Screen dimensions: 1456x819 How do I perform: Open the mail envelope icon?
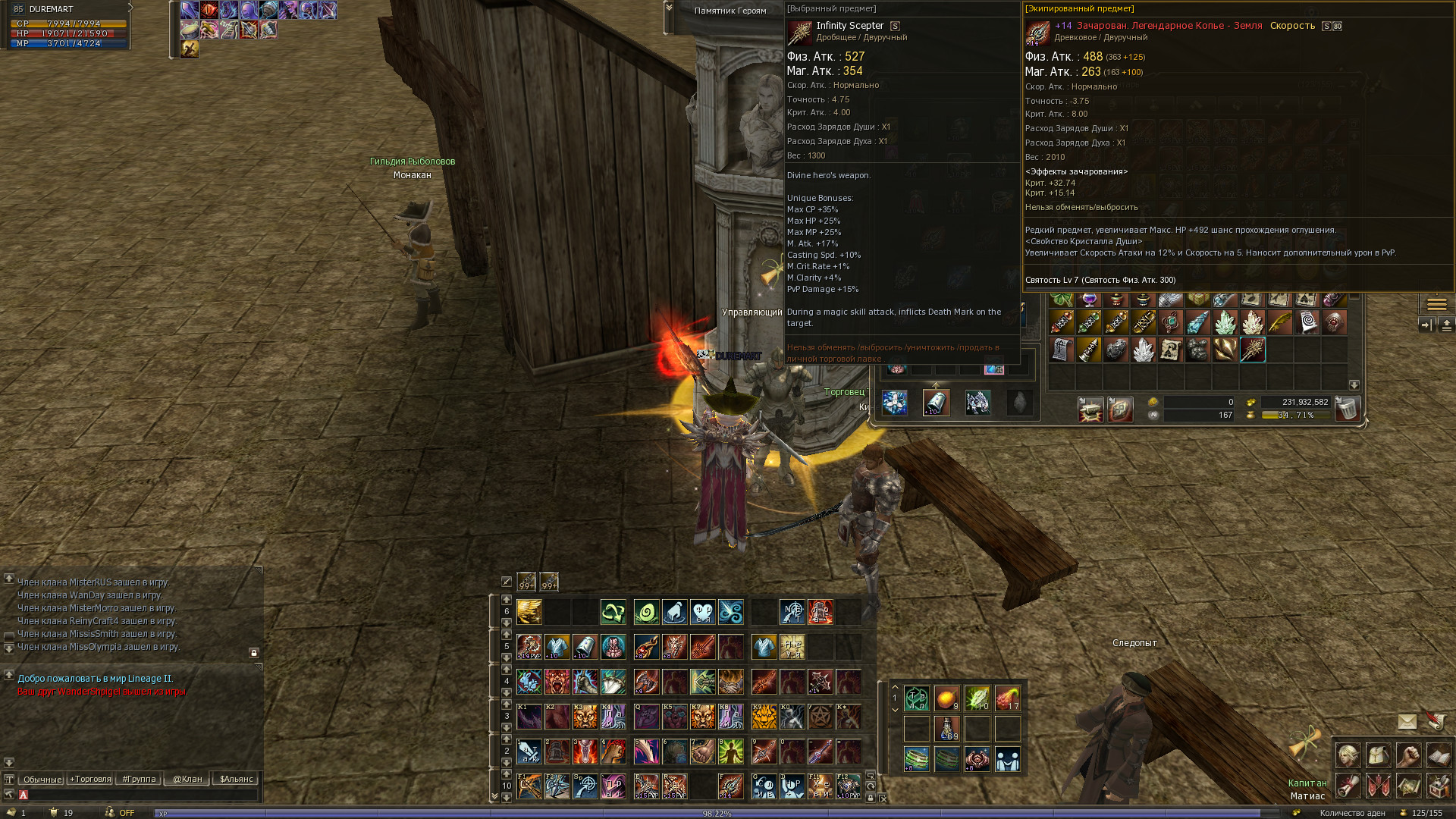1407,722
